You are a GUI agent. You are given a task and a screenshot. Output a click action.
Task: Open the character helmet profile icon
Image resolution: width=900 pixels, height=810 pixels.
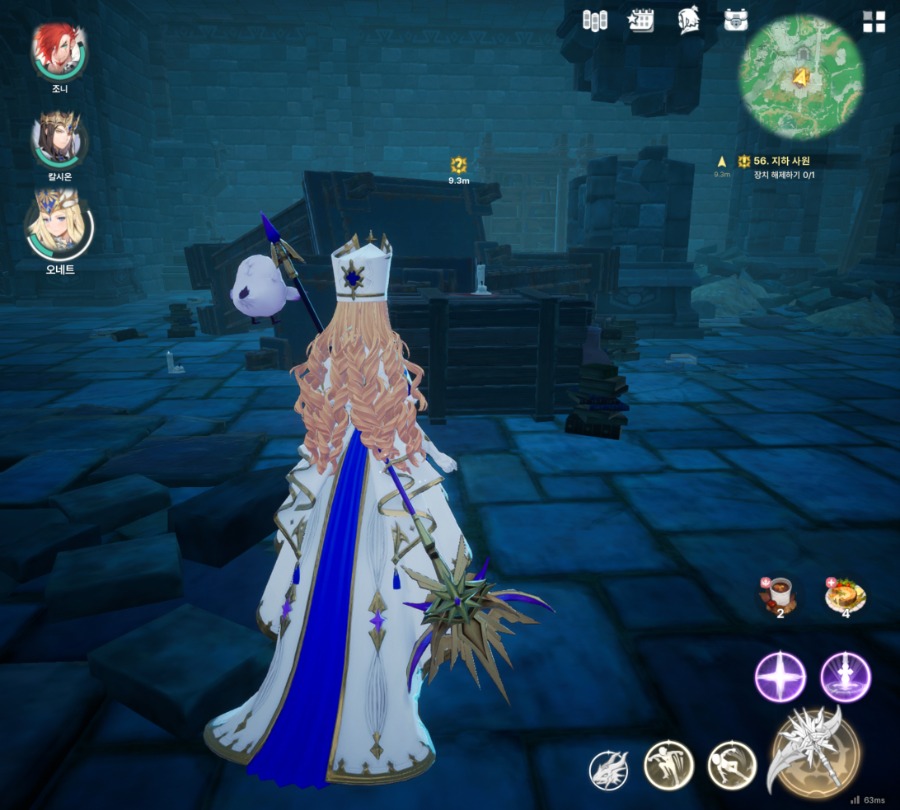click(688, 20)
